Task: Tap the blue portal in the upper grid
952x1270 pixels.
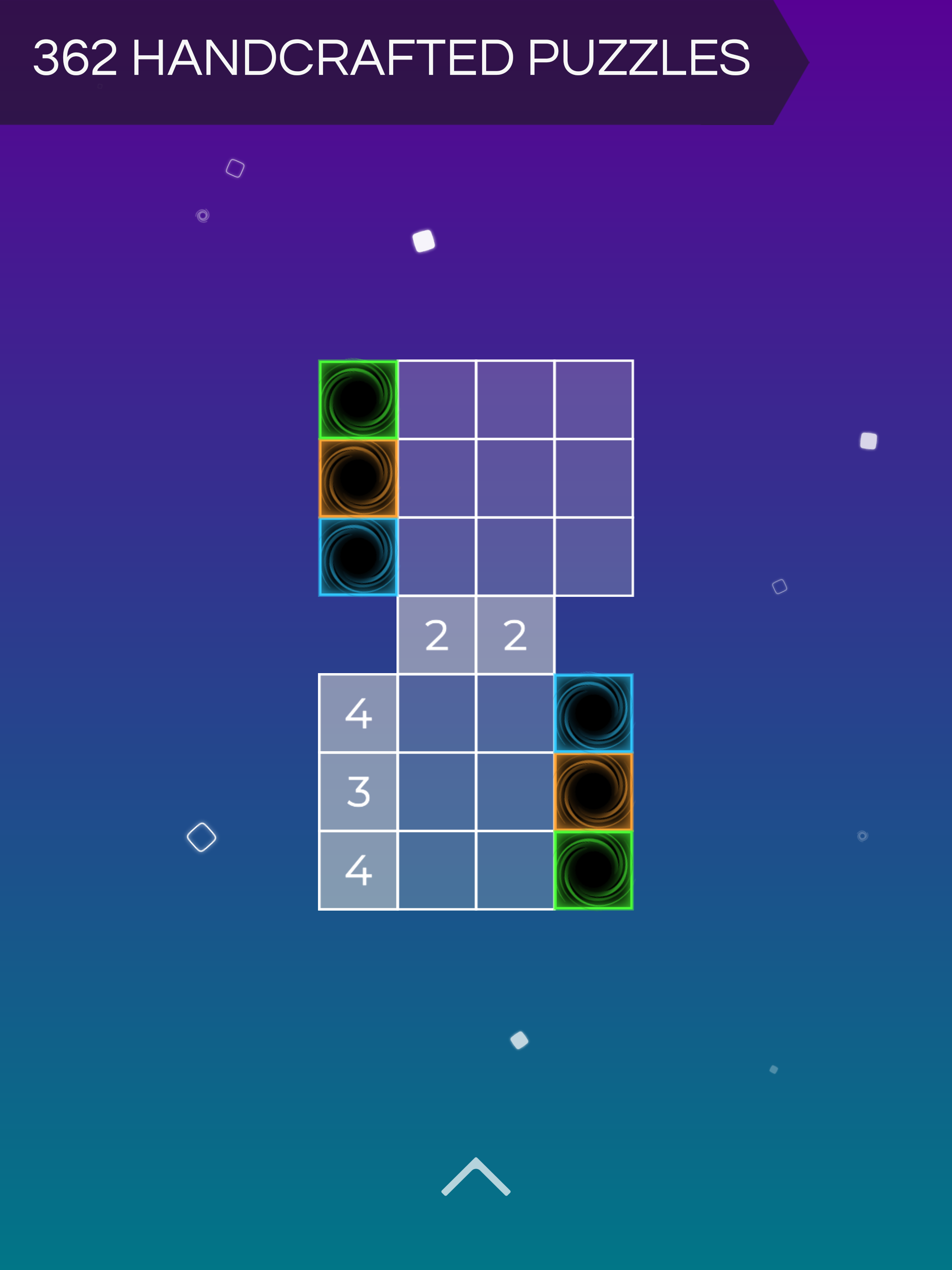Action: [359, 557]
